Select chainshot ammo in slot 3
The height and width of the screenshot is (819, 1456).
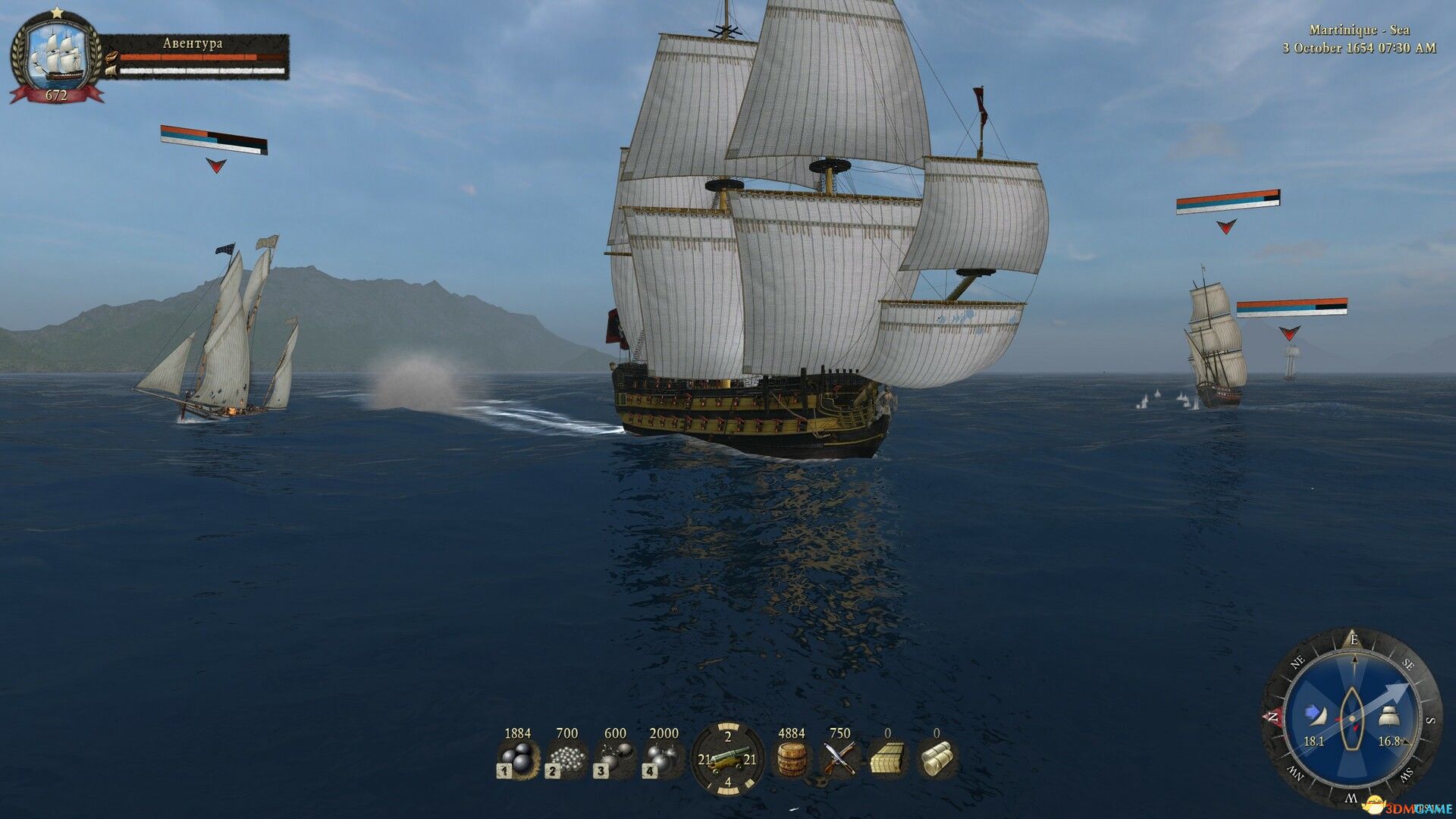(620, 758)
